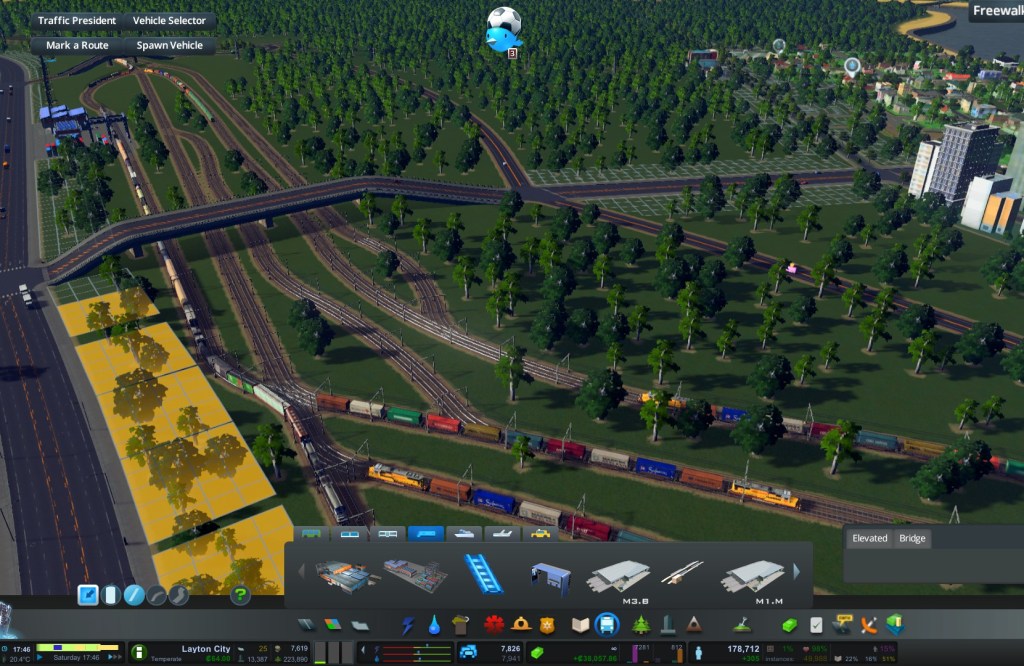Open the city policies checklist
Screen dimensions: 1024x666
click(x=816, y=625)
